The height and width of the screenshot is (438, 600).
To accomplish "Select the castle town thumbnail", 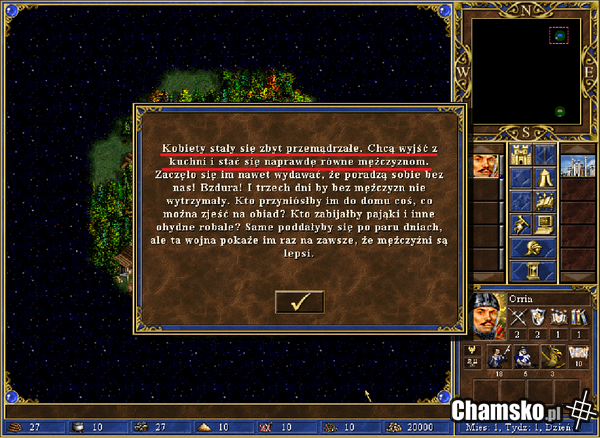I will tap(577, 163).
